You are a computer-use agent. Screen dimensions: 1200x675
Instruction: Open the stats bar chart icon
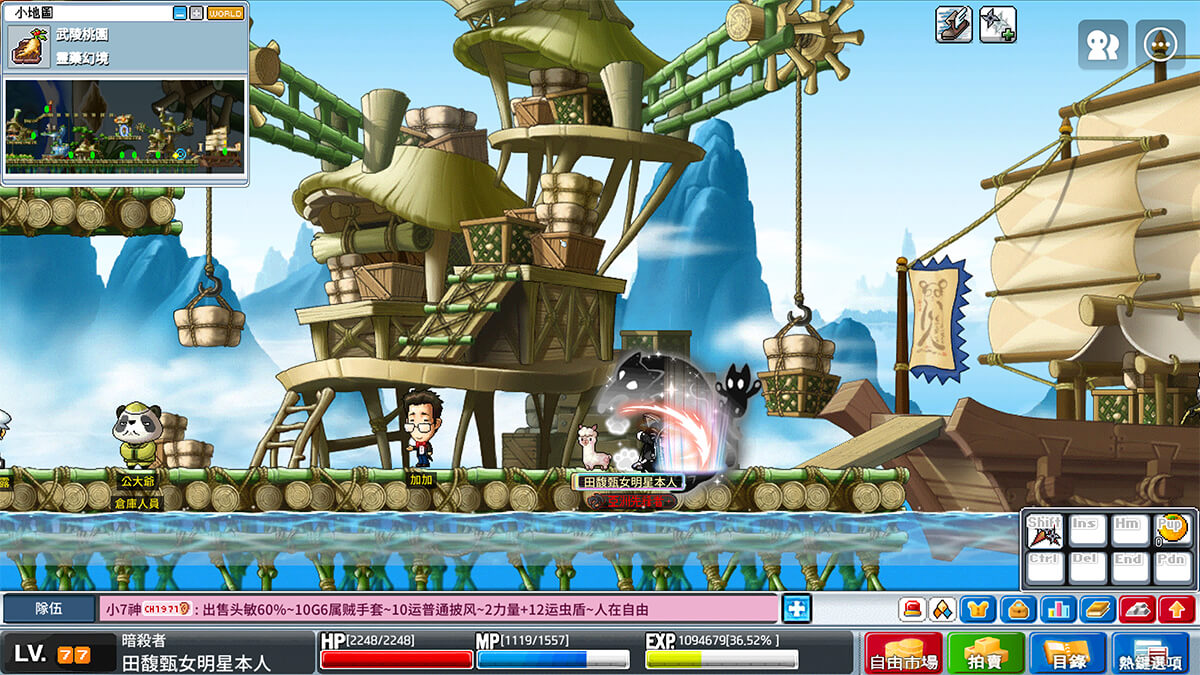1057,608
